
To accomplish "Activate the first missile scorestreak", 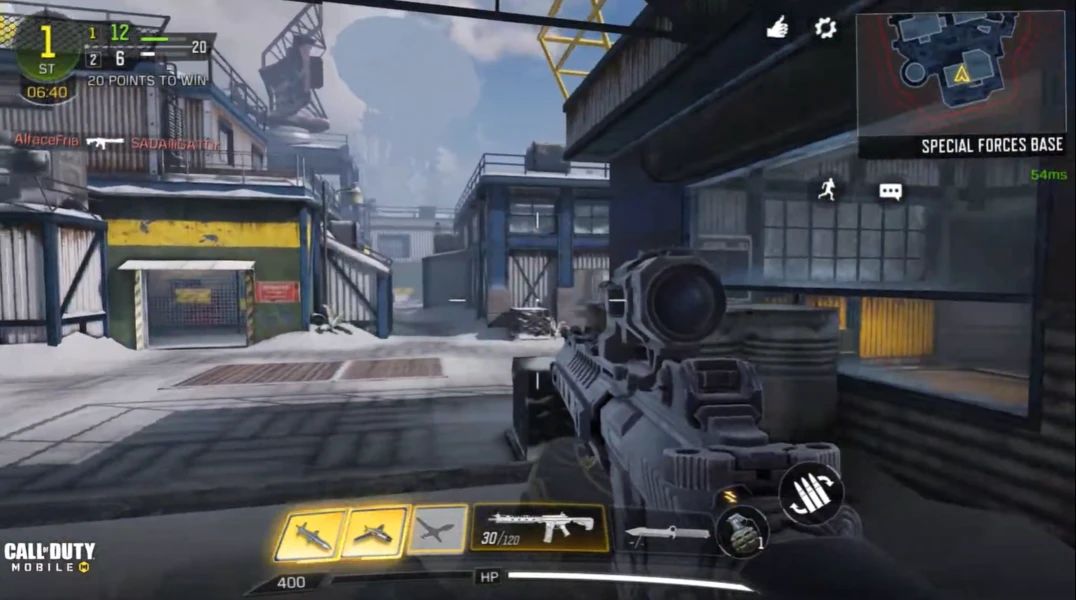I will point(309,534).
